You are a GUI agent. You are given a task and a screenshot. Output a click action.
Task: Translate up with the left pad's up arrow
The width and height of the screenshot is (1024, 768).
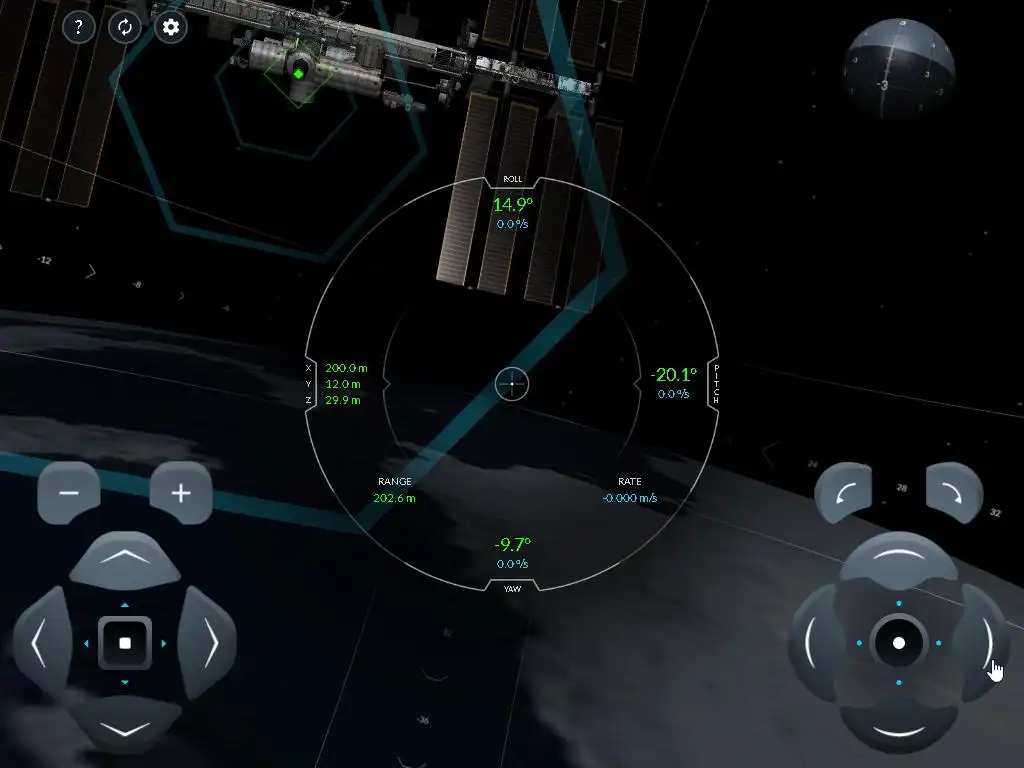coord(125,558)
